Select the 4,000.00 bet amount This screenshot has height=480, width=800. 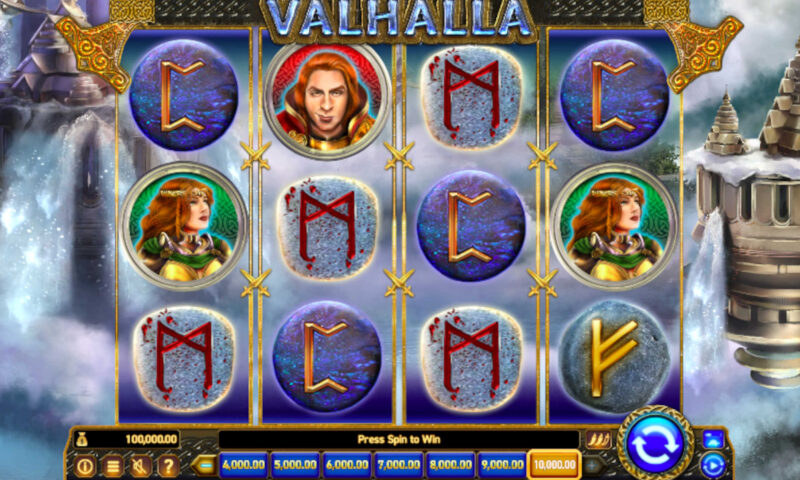(x=242, y=465)
